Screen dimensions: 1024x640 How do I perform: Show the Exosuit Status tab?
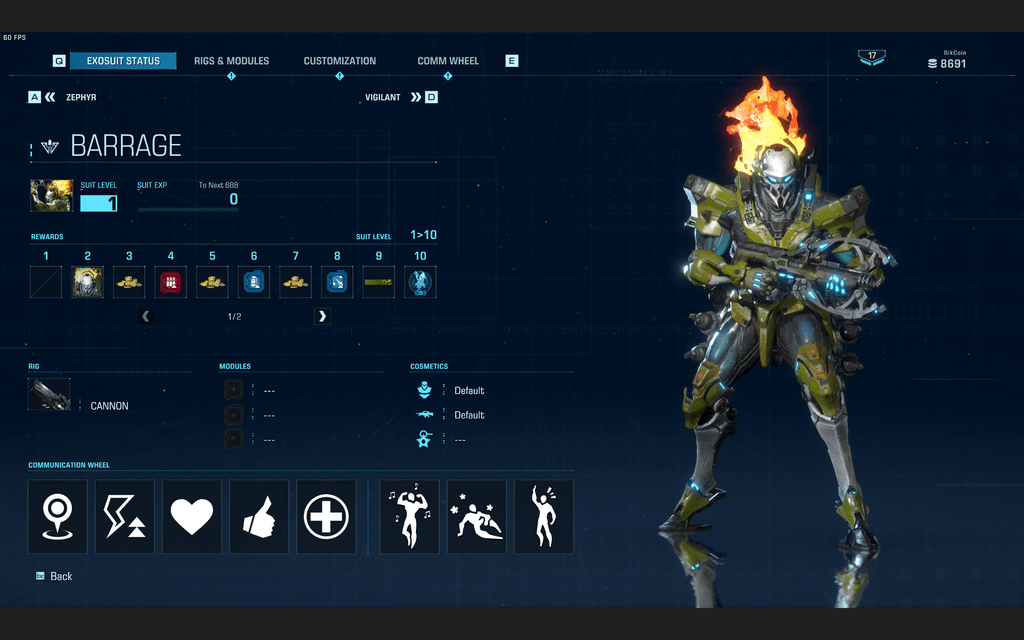[x=123, y=61]
